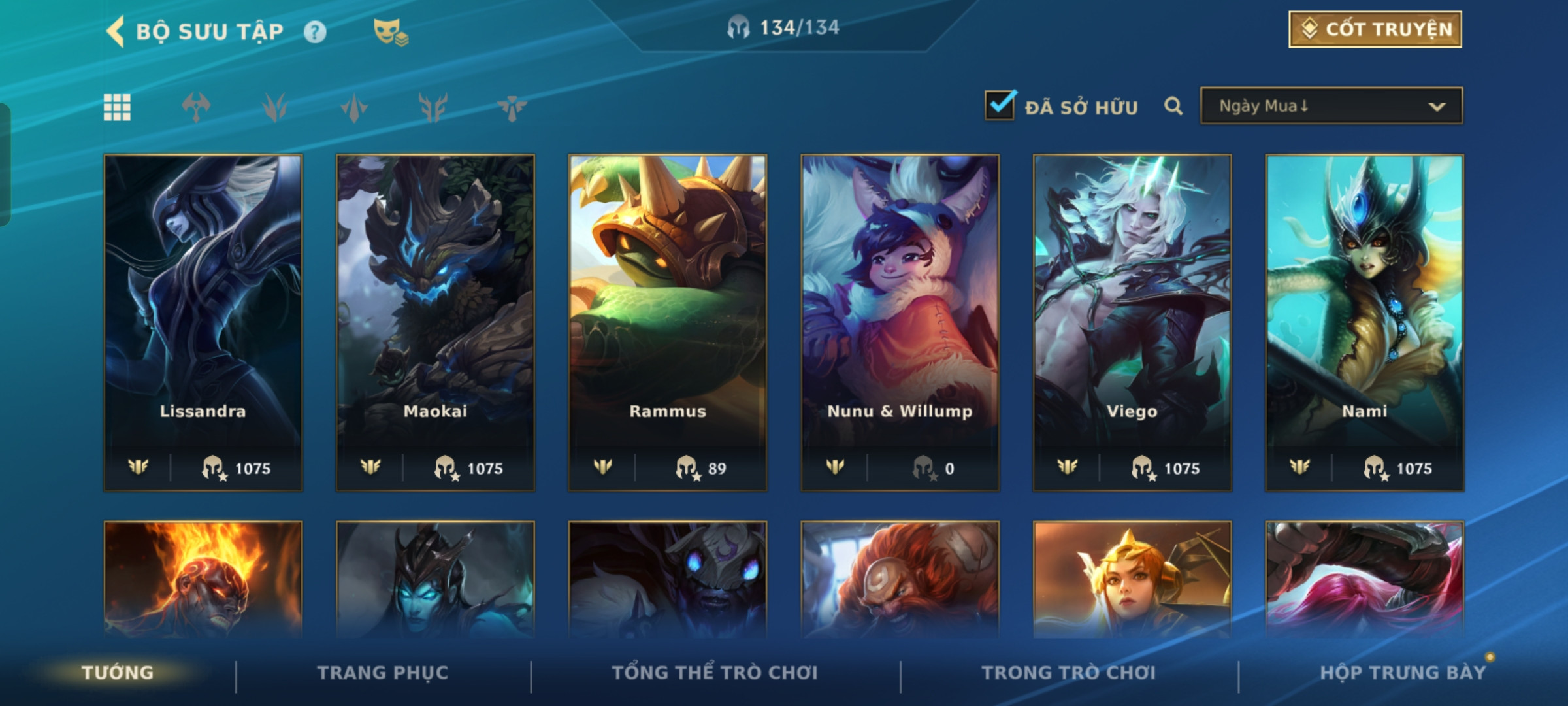
Task: Expand the Ngày Mua sort dropdown
Action: (1331, 106)
